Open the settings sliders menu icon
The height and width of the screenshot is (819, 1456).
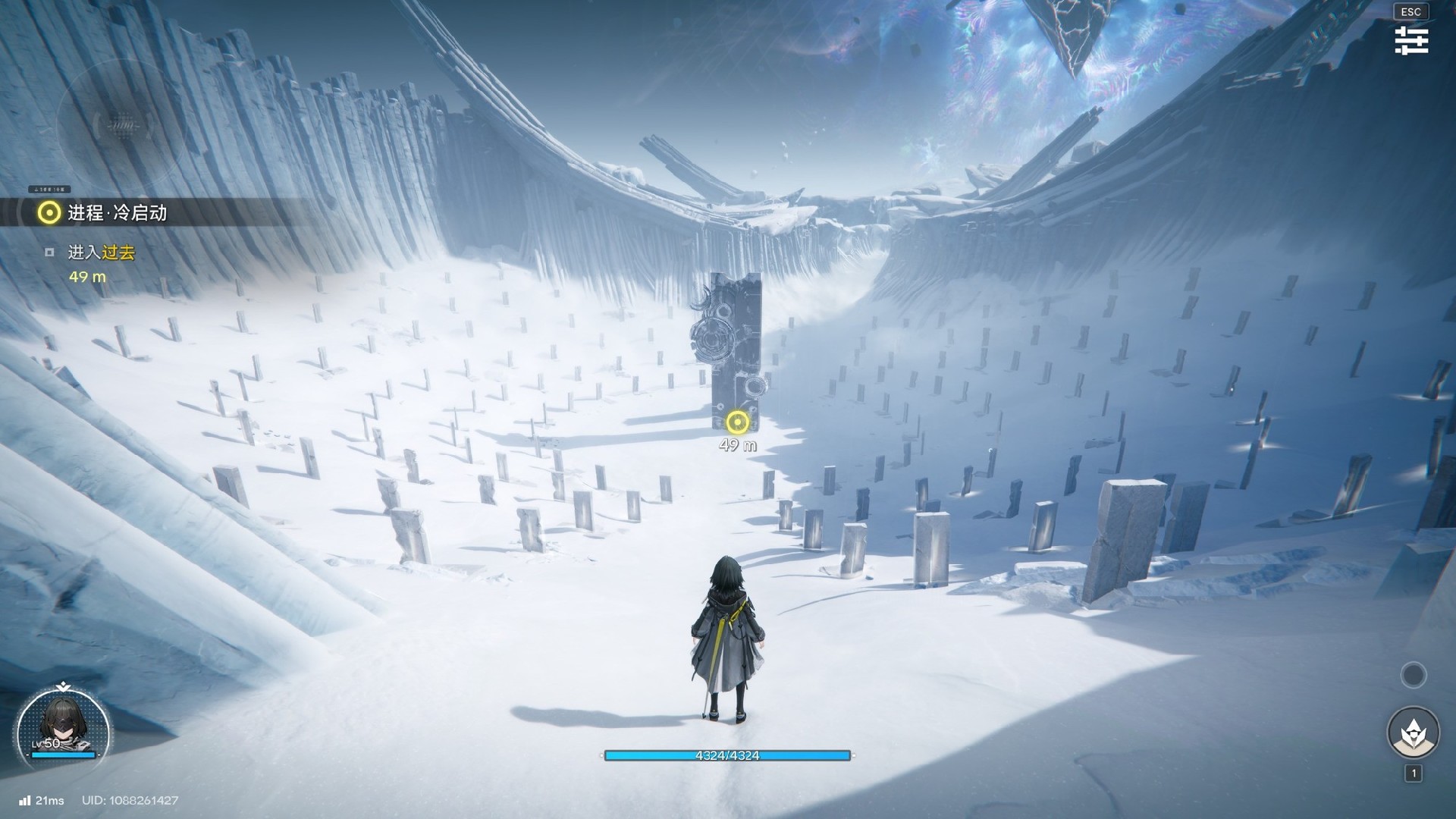tap(1411, 40)
